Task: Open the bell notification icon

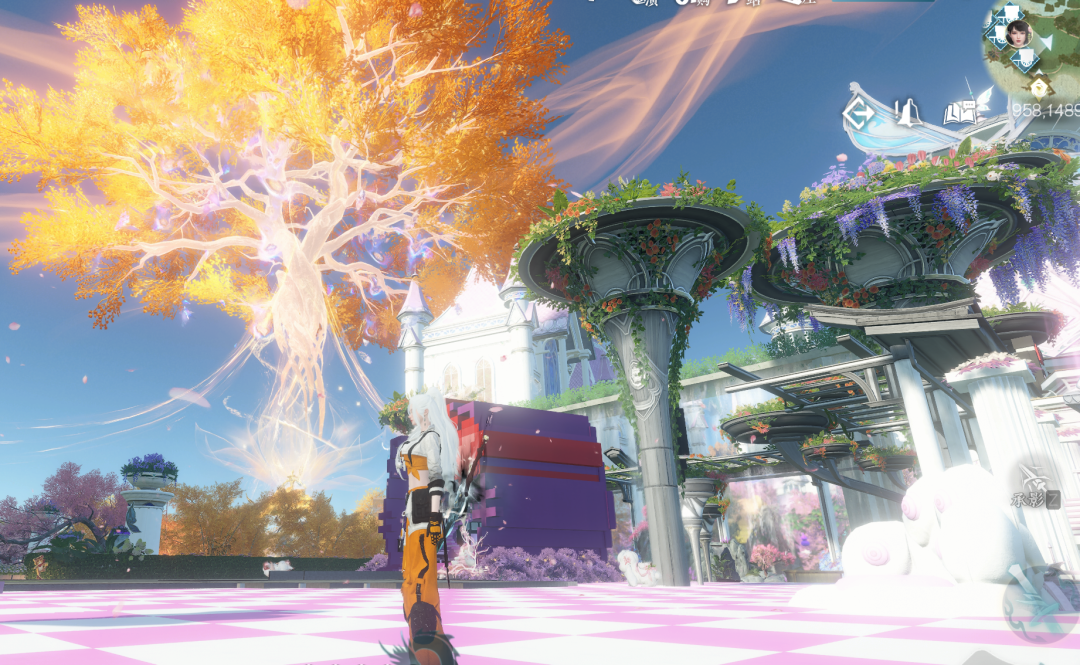Action: click(x=907, y=113)
